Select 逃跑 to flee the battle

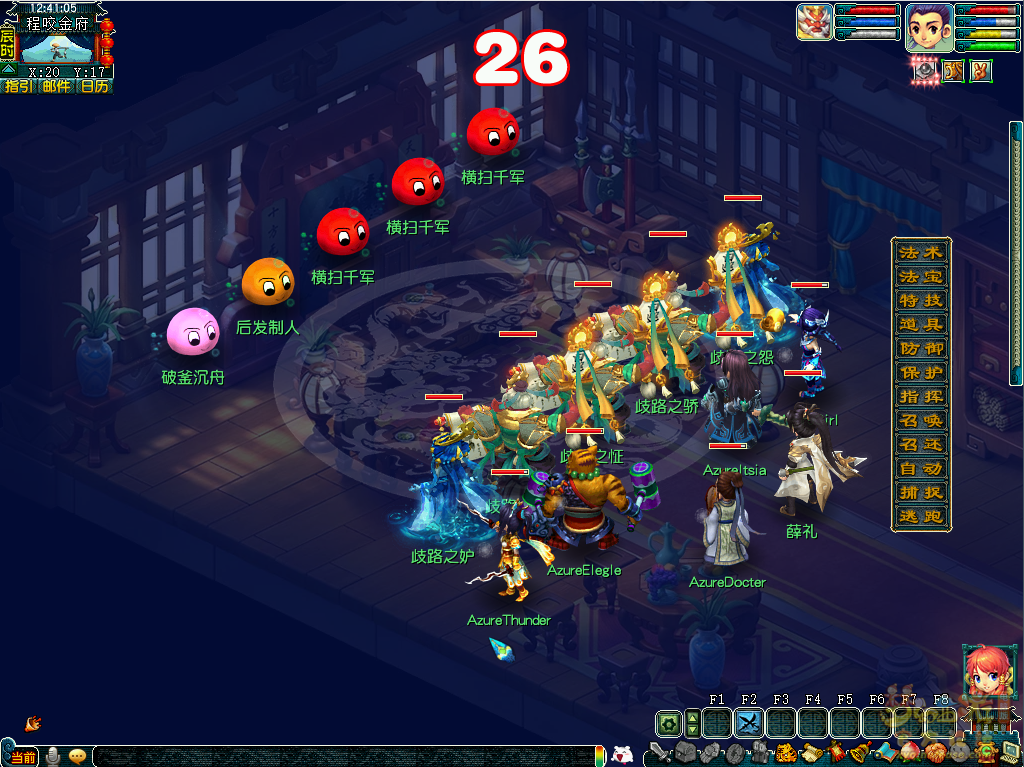pyautogui.click(x=920, y=516)
